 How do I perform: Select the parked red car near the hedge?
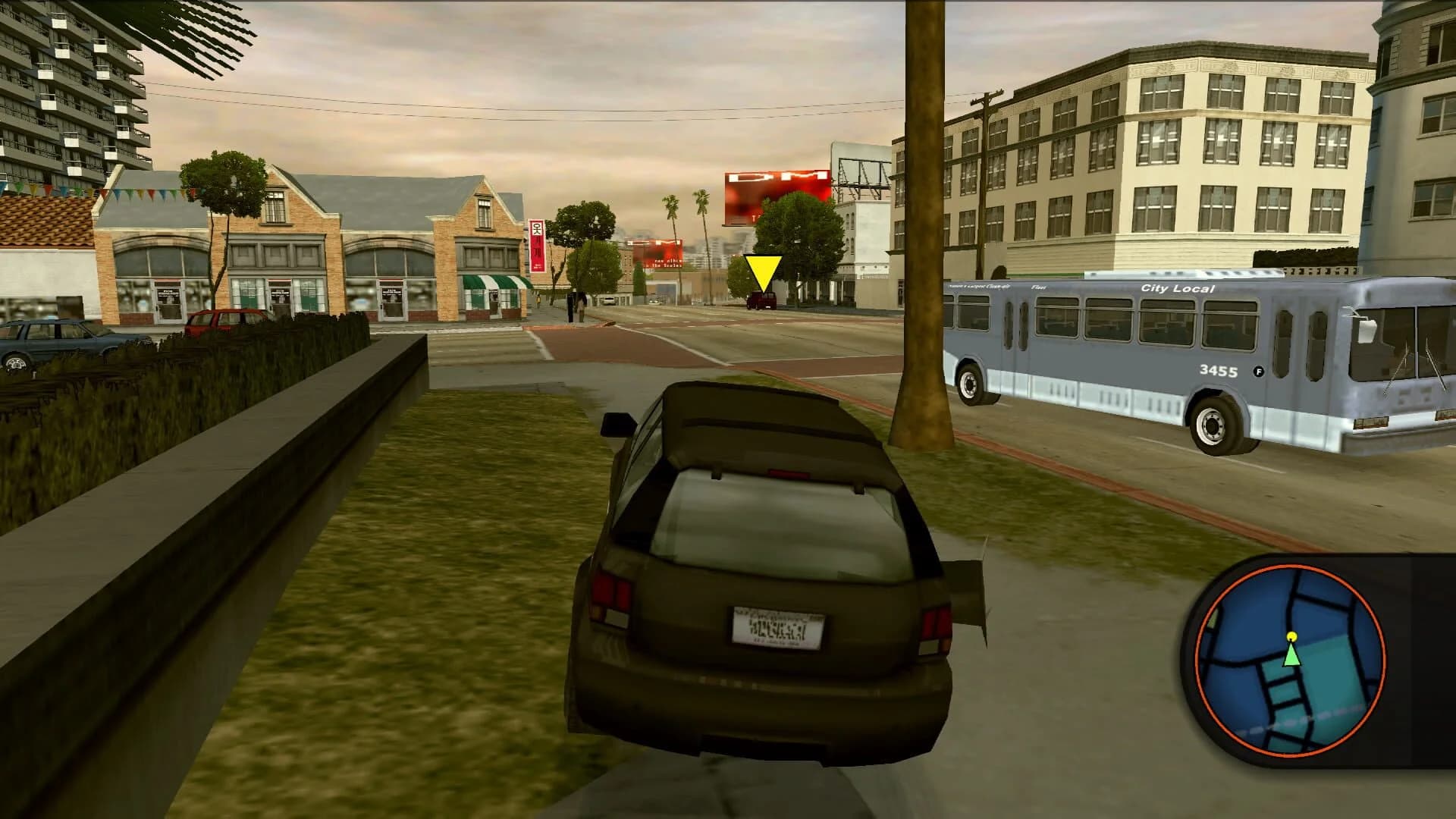[x=224, y=318]
